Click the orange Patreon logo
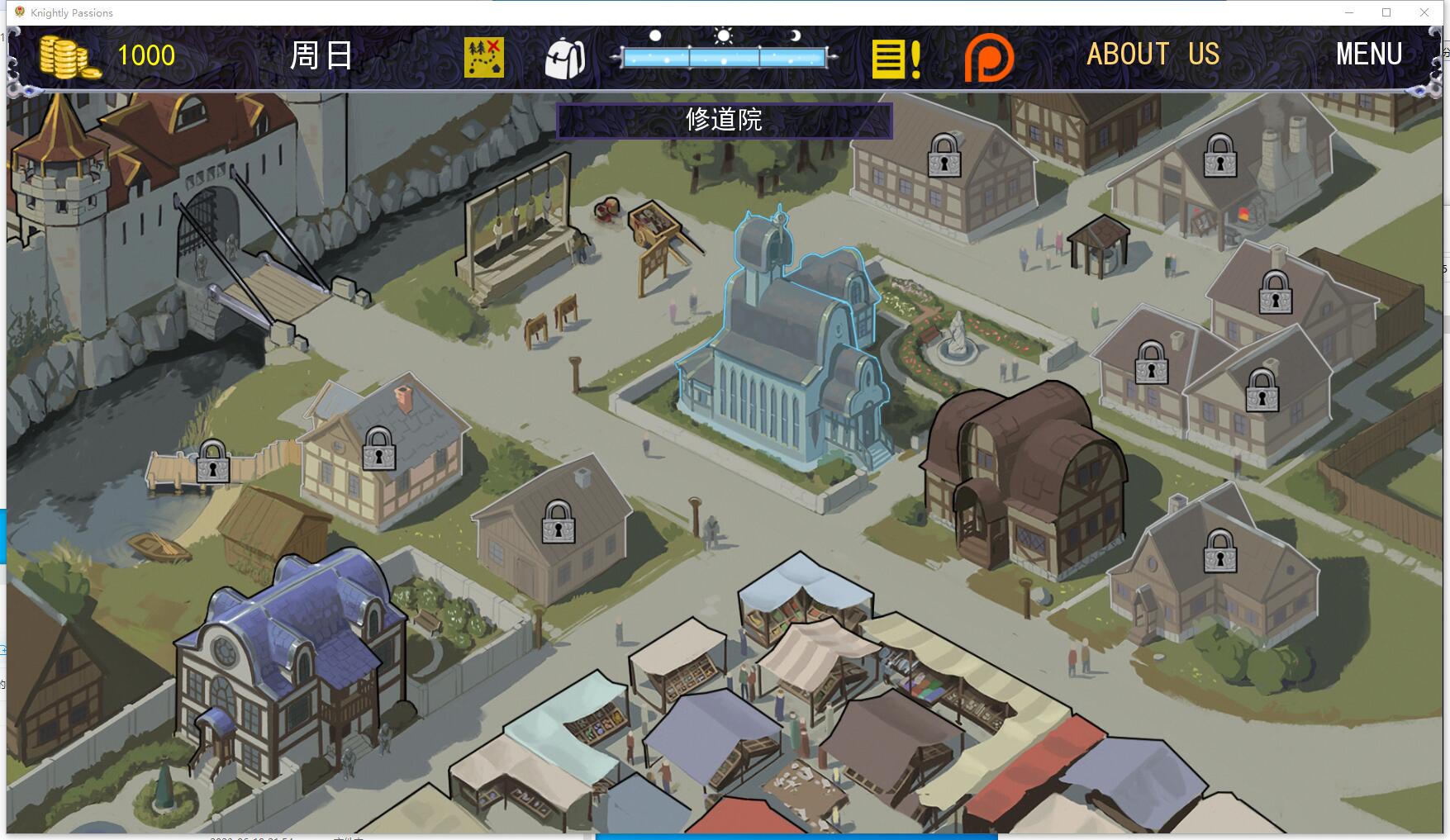Viewport: 1450px width, 840px height. [x=988, y=58]
